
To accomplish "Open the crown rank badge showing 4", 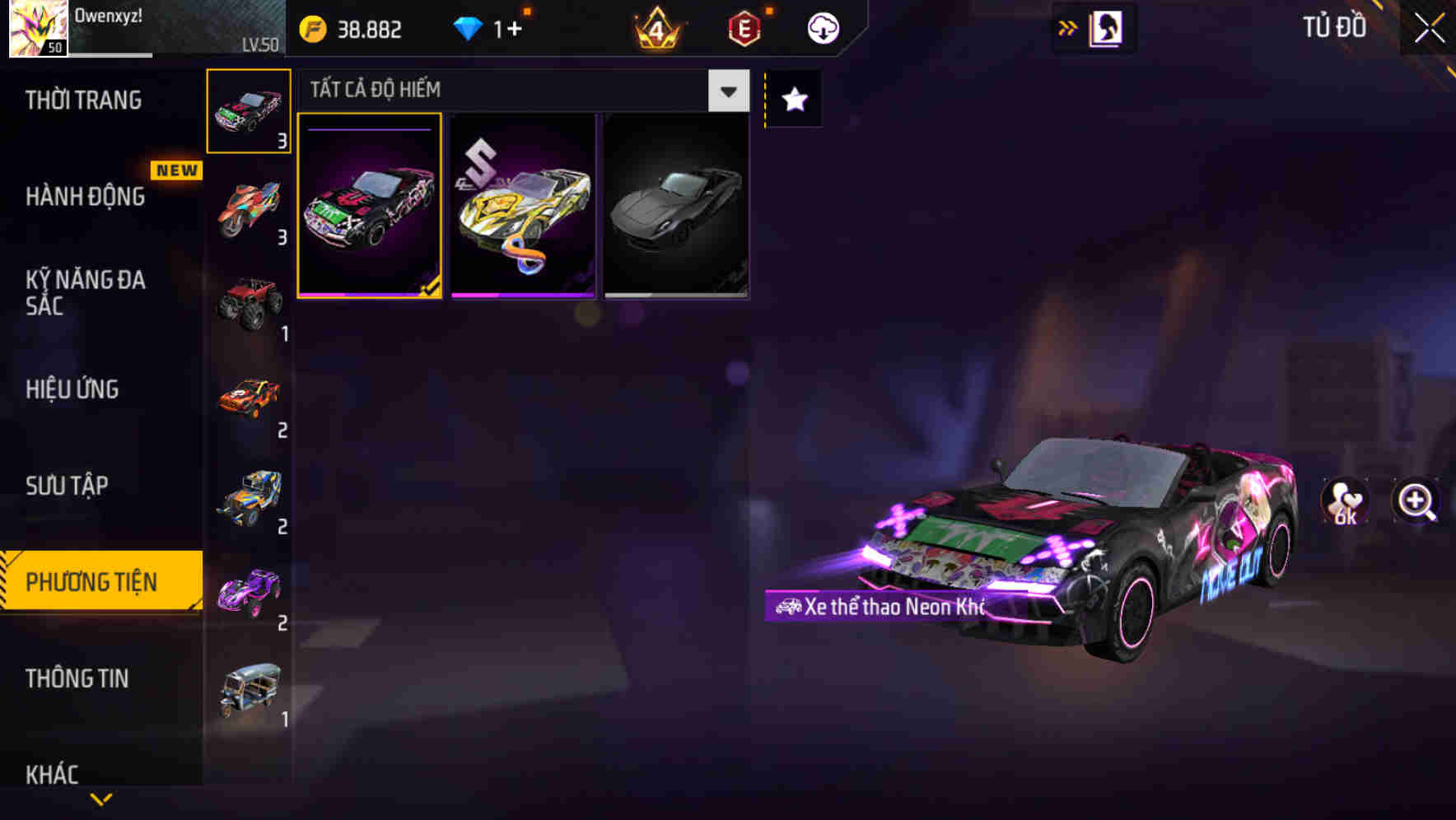I will coord(656,28).
